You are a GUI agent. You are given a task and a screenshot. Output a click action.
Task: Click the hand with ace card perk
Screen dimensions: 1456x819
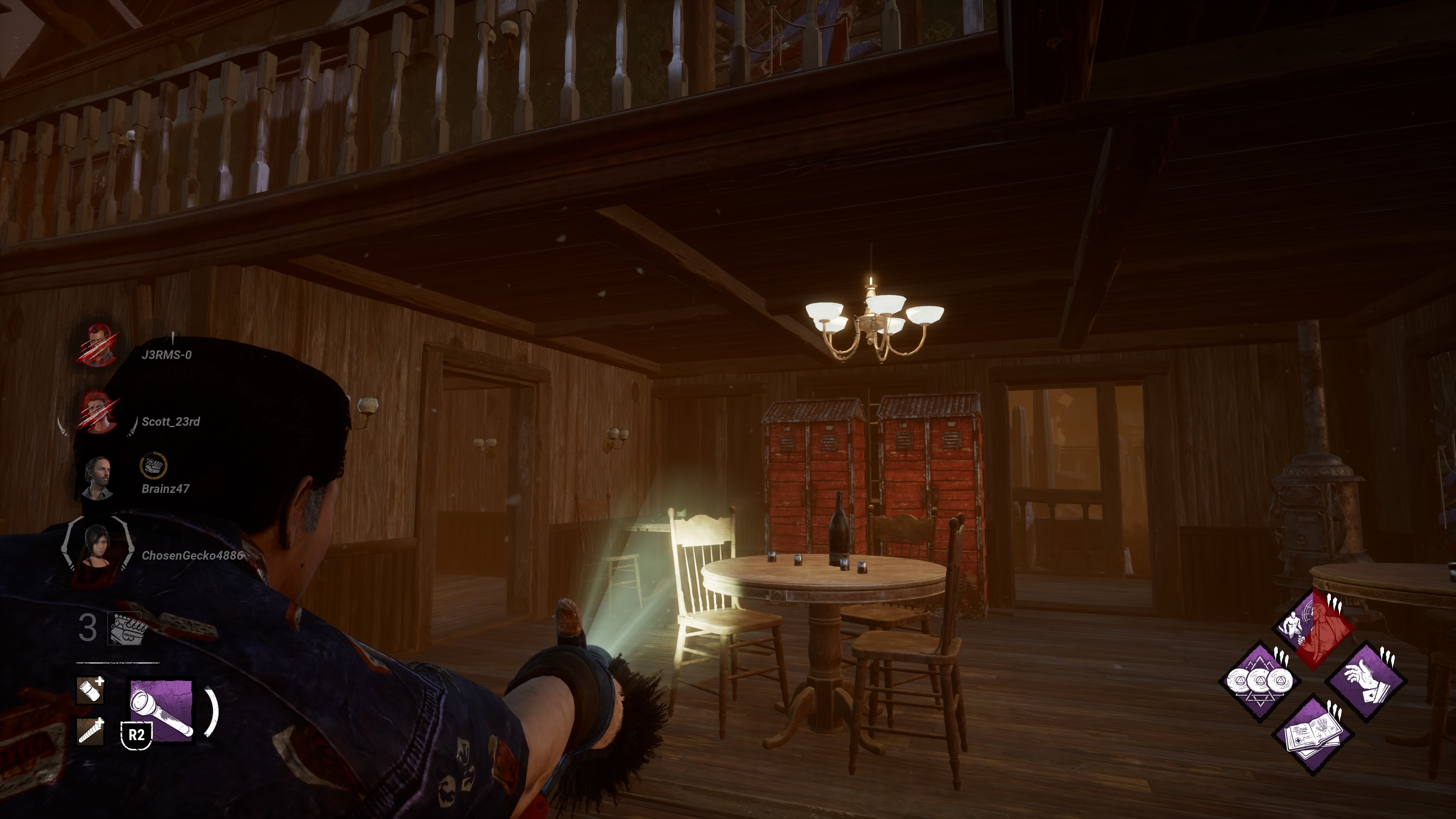(1367, 681)
